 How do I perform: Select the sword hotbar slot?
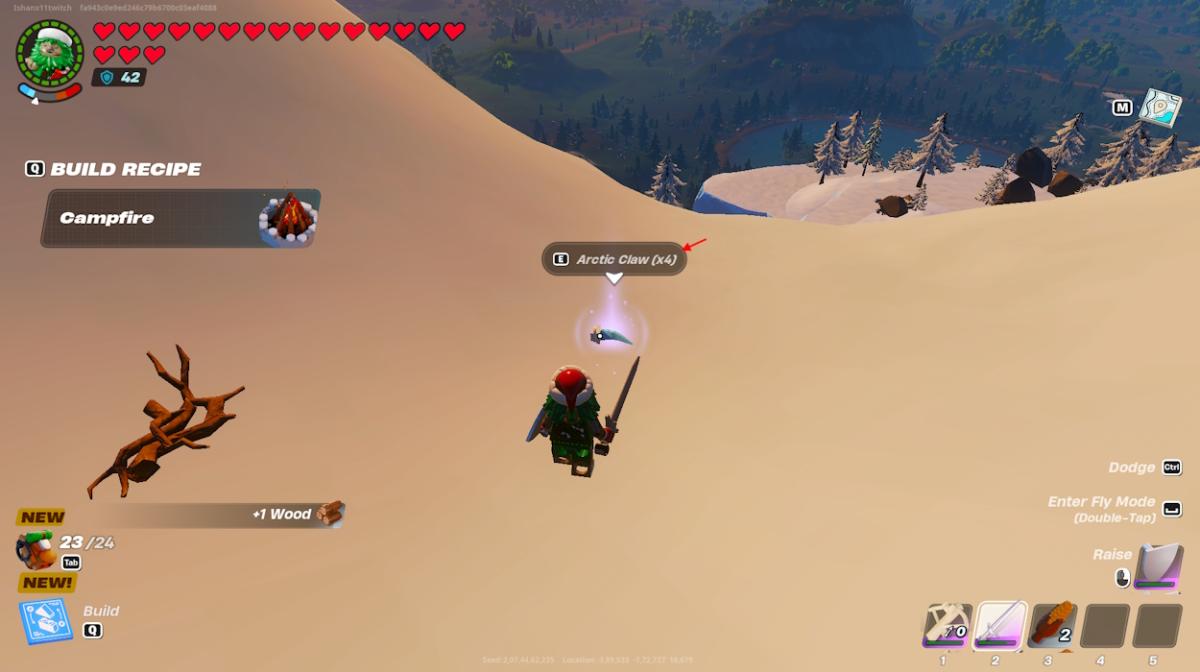1000,626
